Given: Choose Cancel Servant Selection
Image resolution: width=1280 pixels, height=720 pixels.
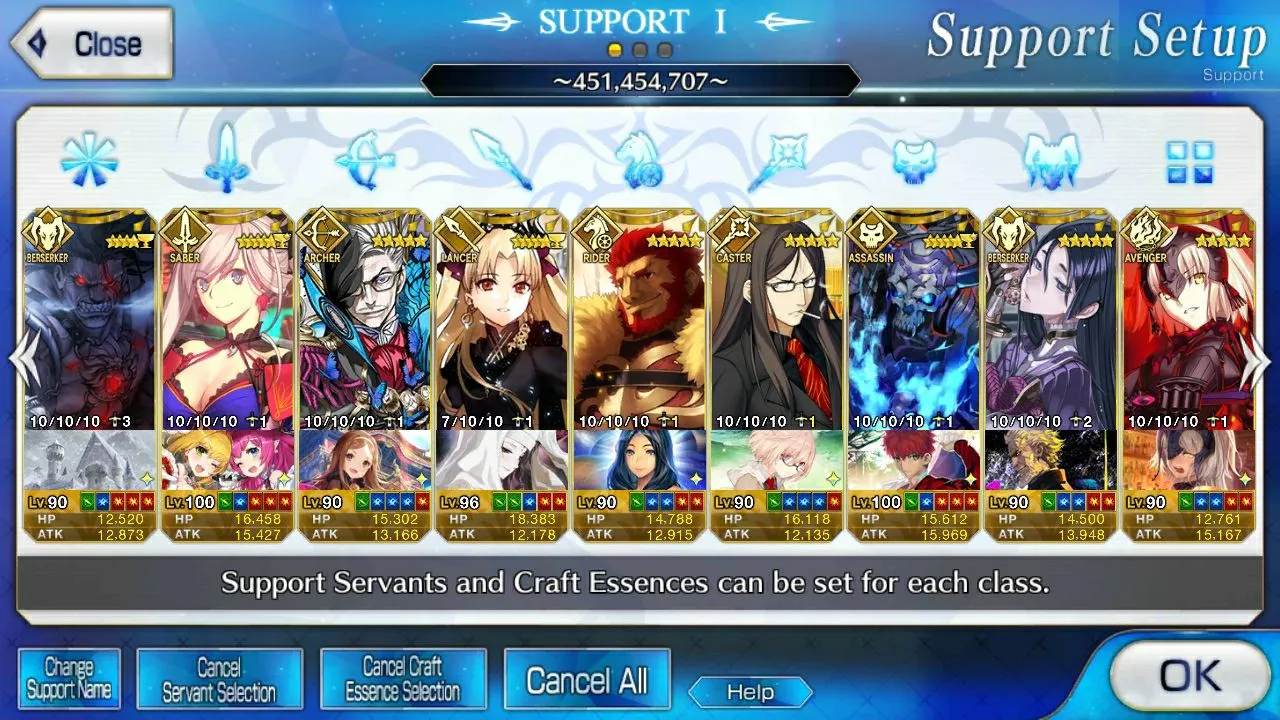Looking at the screenshot, I should click(219, 679).
